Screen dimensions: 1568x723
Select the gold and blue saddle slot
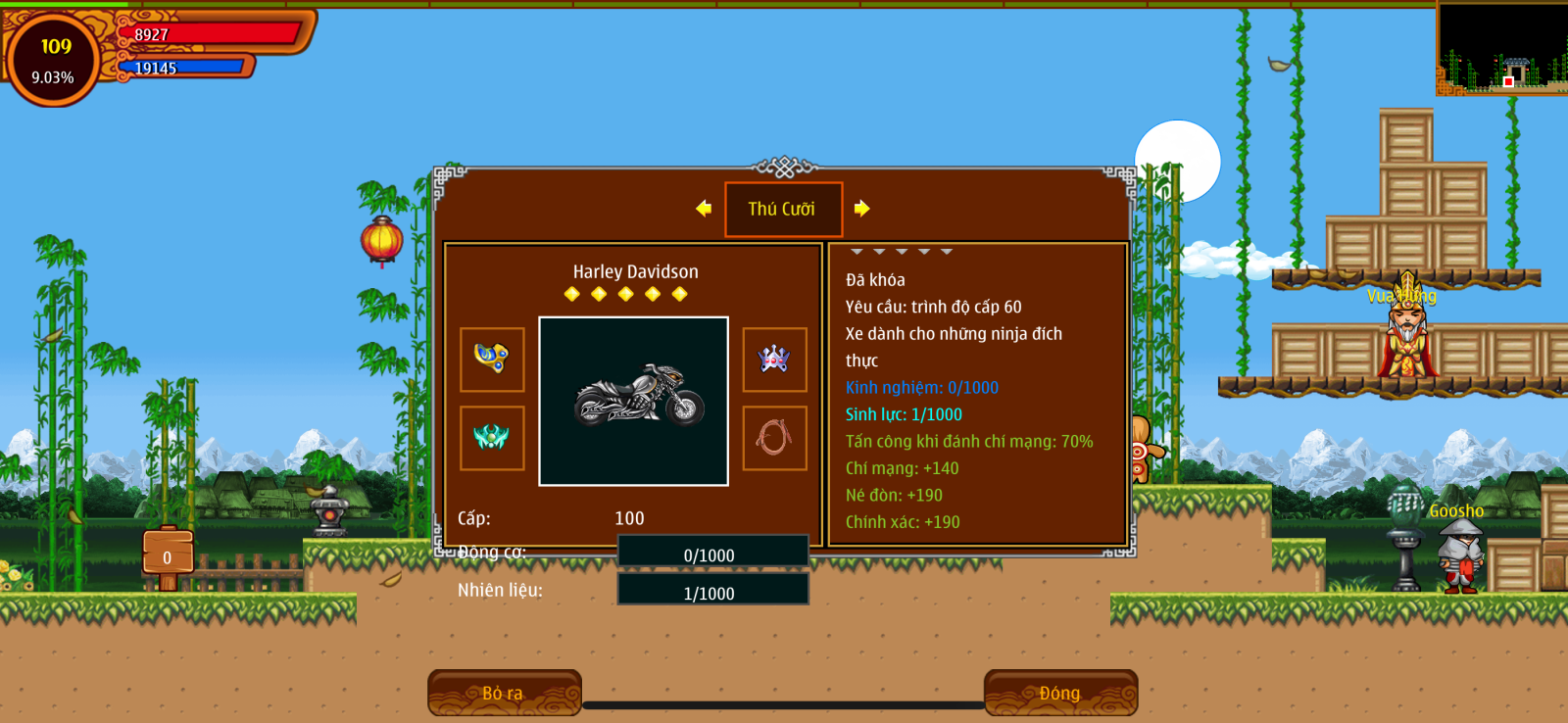492,359
